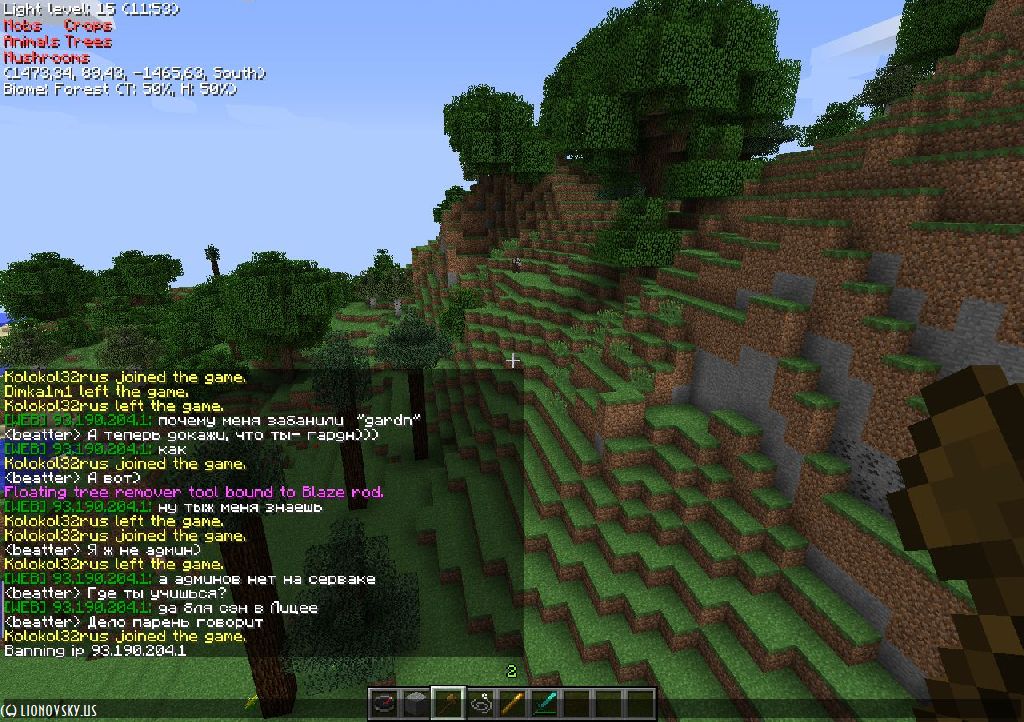The image size is (1024, 722).
Task: Select the looped string item slot
Action: [480, 703]
